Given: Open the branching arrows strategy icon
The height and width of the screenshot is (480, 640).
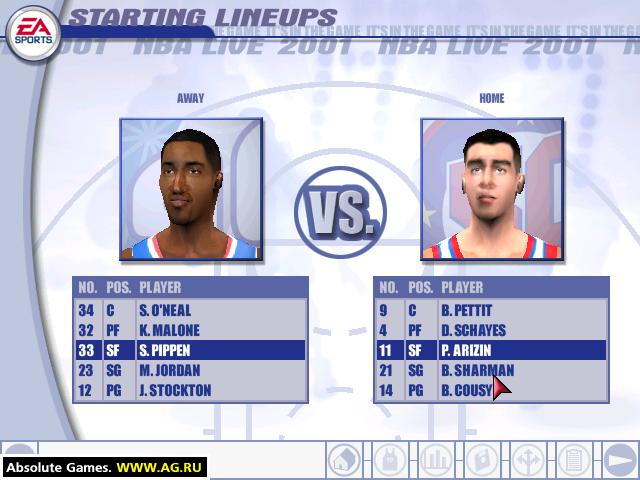Looking at the screenshot, I should [x=527, y=460].
